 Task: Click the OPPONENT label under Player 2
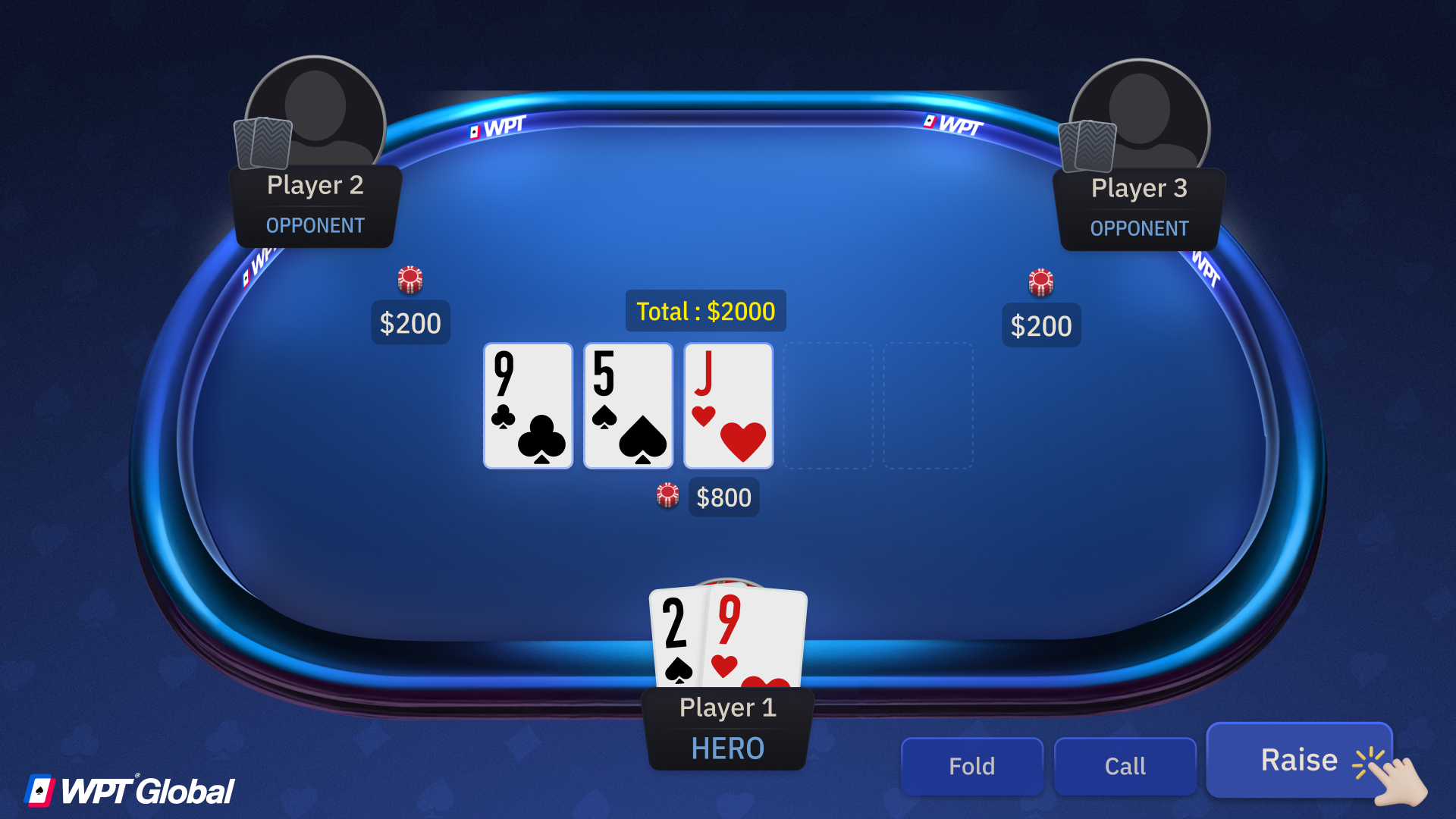point(315,225)
